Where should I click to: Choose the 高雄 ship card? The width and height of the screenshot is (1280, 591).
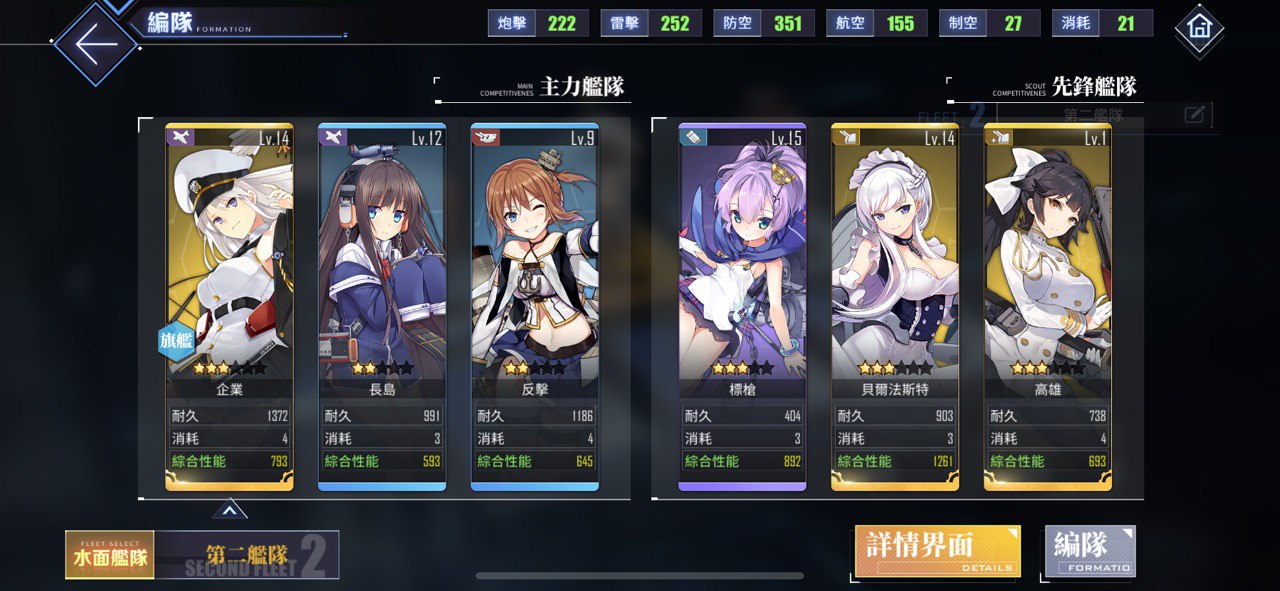click(1047, 300)
